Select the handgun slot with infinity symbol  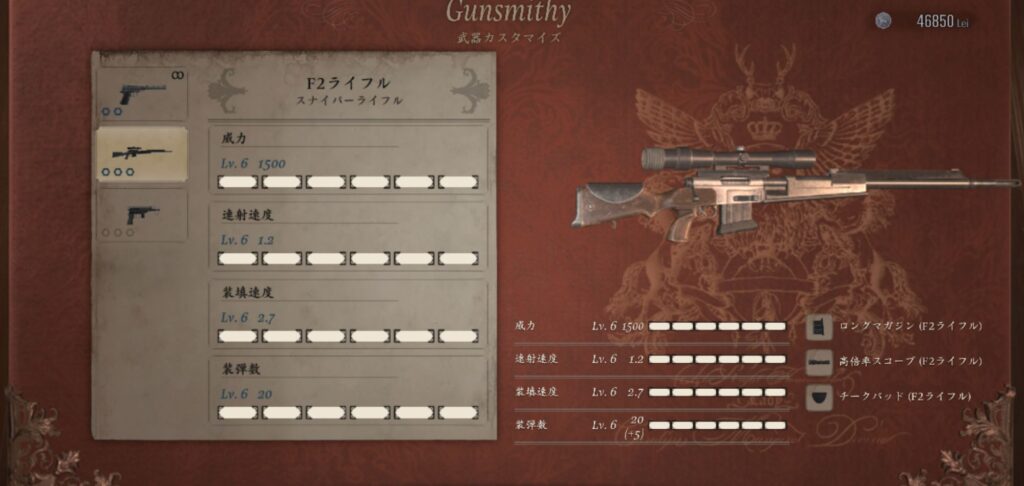point(141,94)
